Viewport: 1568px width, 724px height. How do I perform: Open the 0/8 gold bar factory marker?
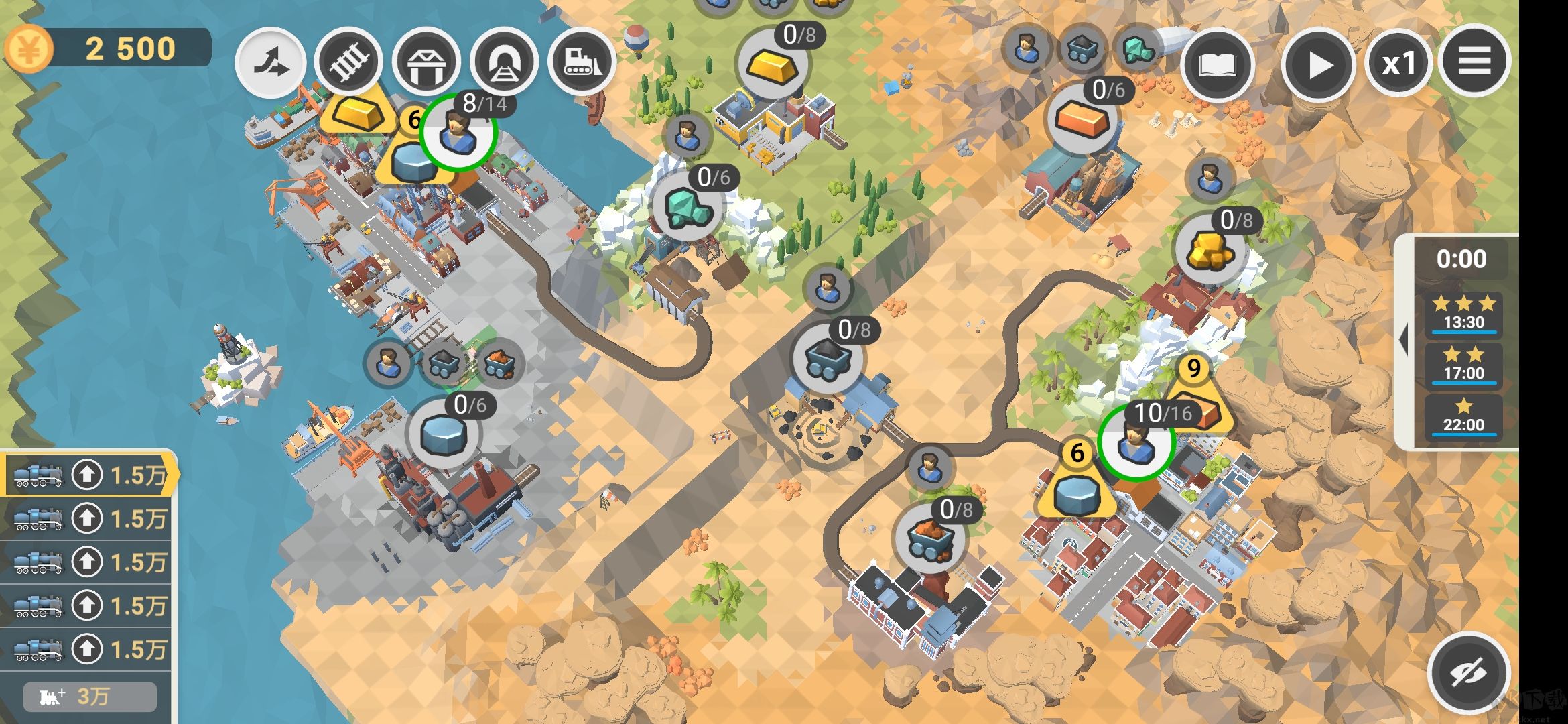coord(773,64)
